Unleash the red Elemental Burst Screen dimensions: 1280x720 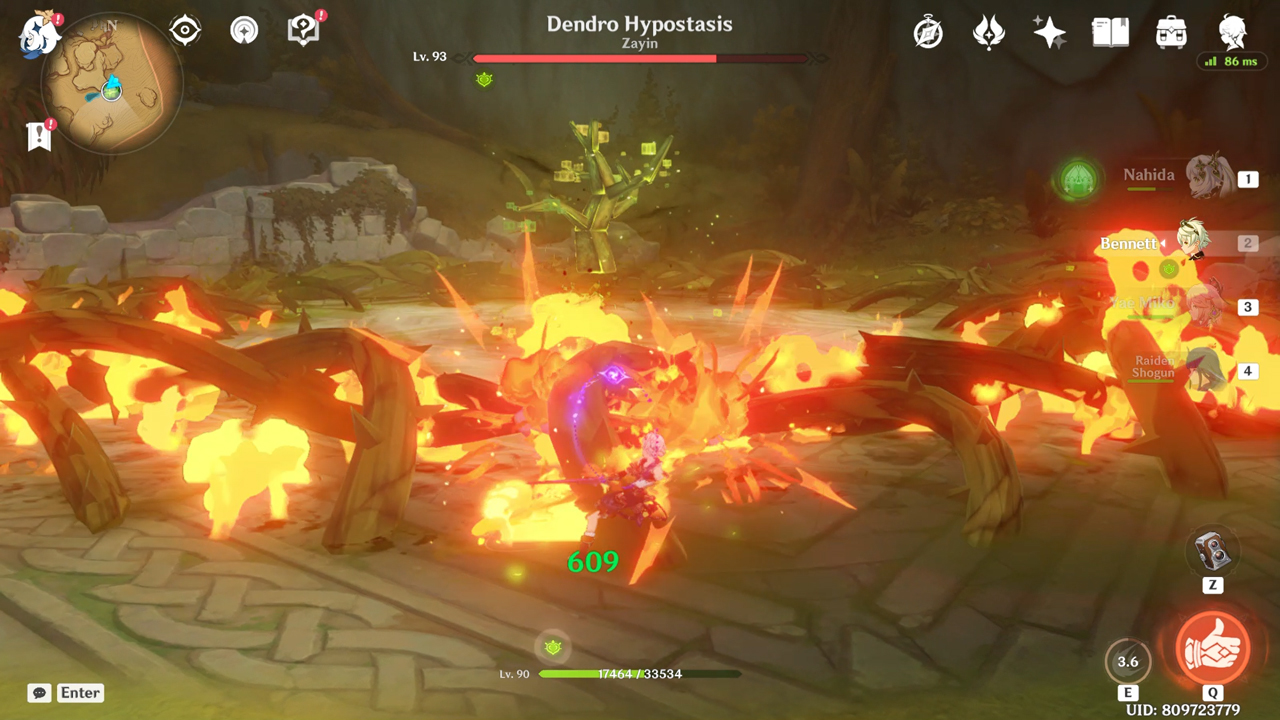point(1212,647)
